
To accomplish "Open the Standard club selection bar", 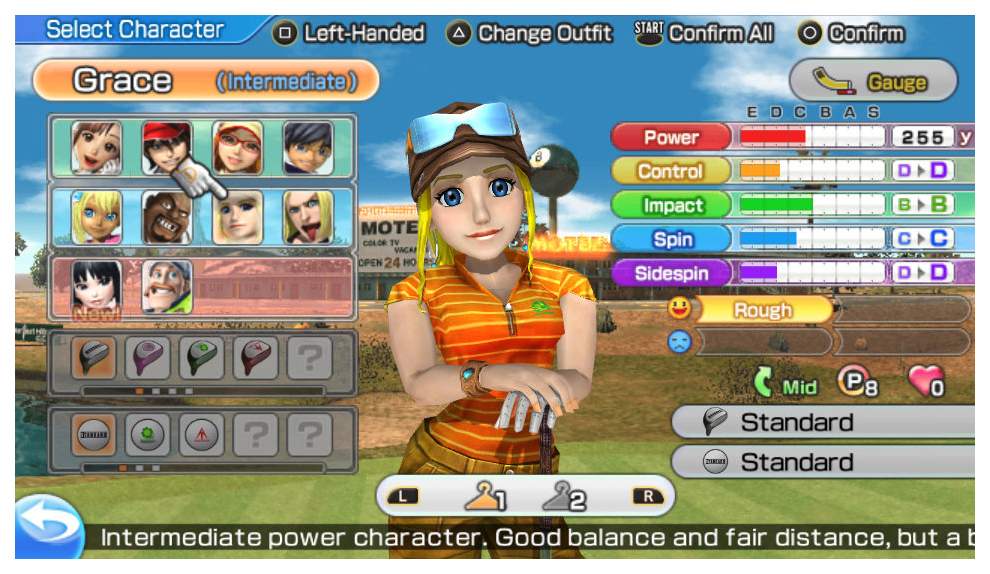I will tap(822, 423).
